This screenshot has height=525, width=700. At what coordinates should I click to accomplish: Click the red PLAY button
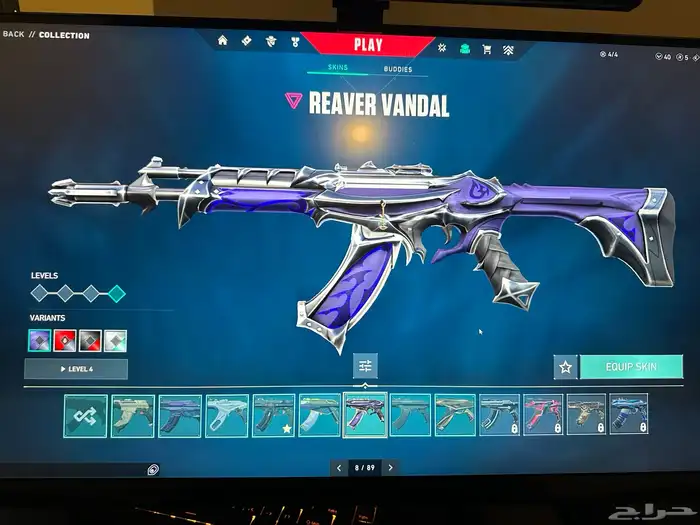pos(366,44)
